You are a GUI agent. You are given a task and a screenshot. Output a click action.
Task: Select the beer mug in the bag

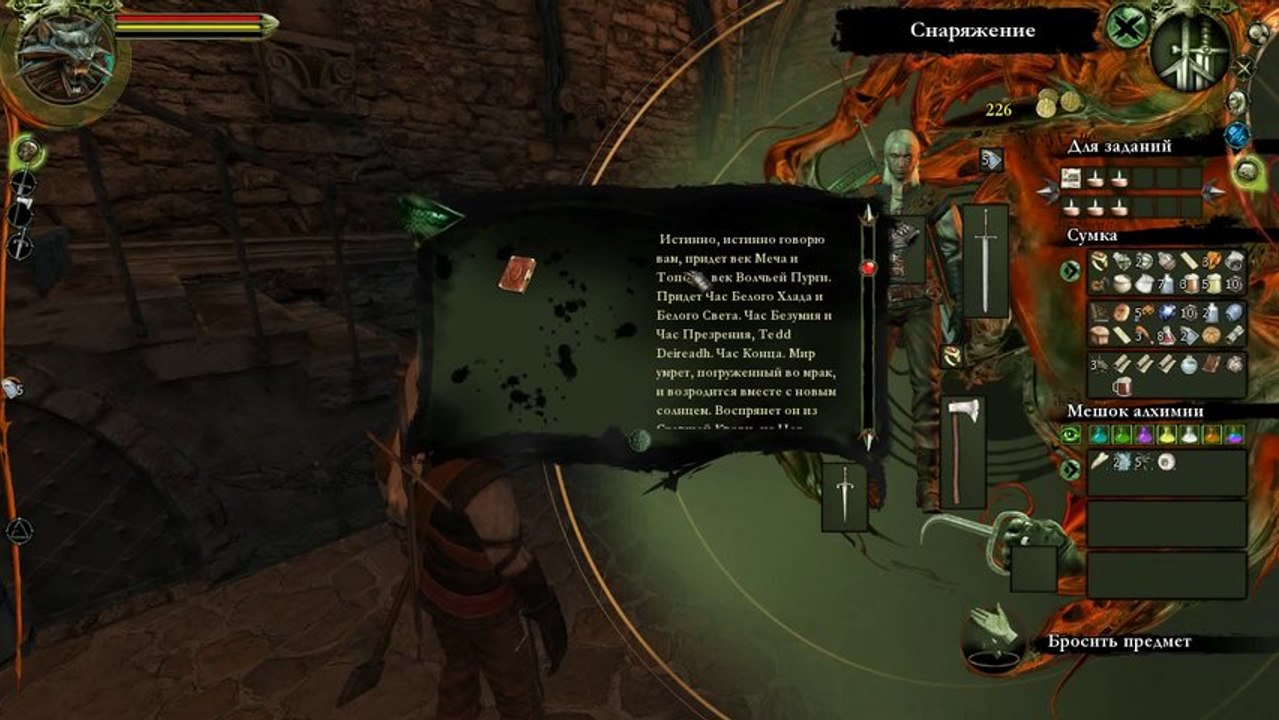tap(1122, 385)
